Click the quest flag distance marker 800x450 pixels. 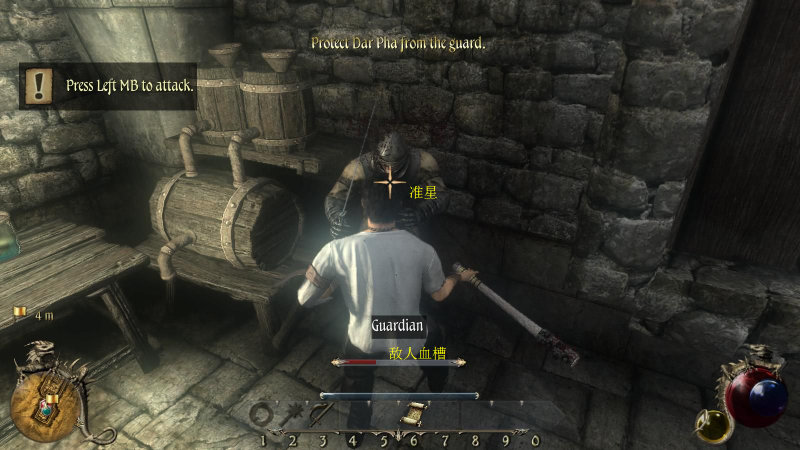pyautogui.click(x=19, y=314)
